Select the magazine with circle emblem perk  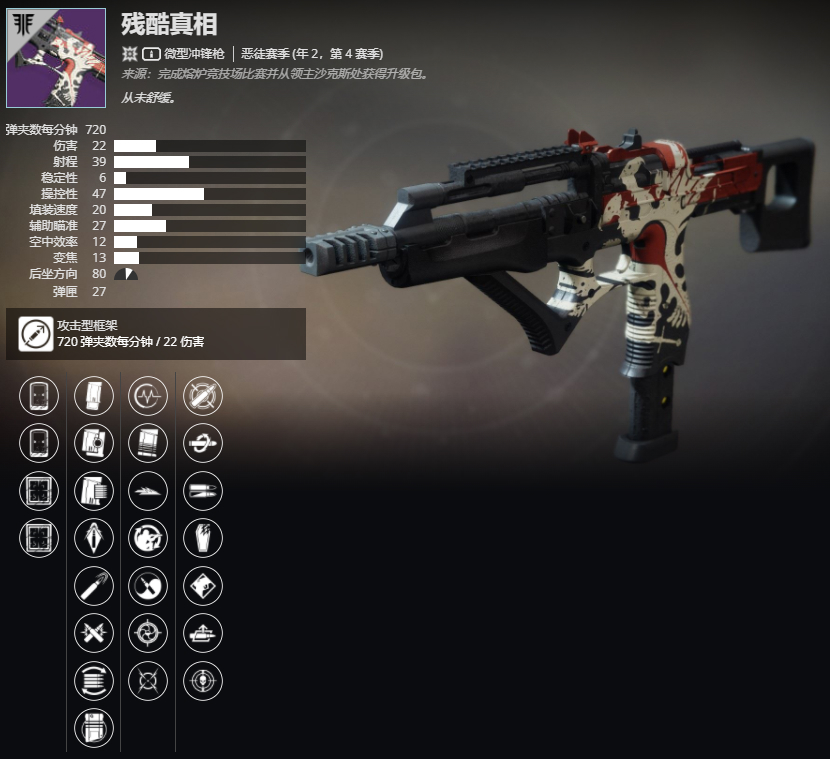pos(94,443)
